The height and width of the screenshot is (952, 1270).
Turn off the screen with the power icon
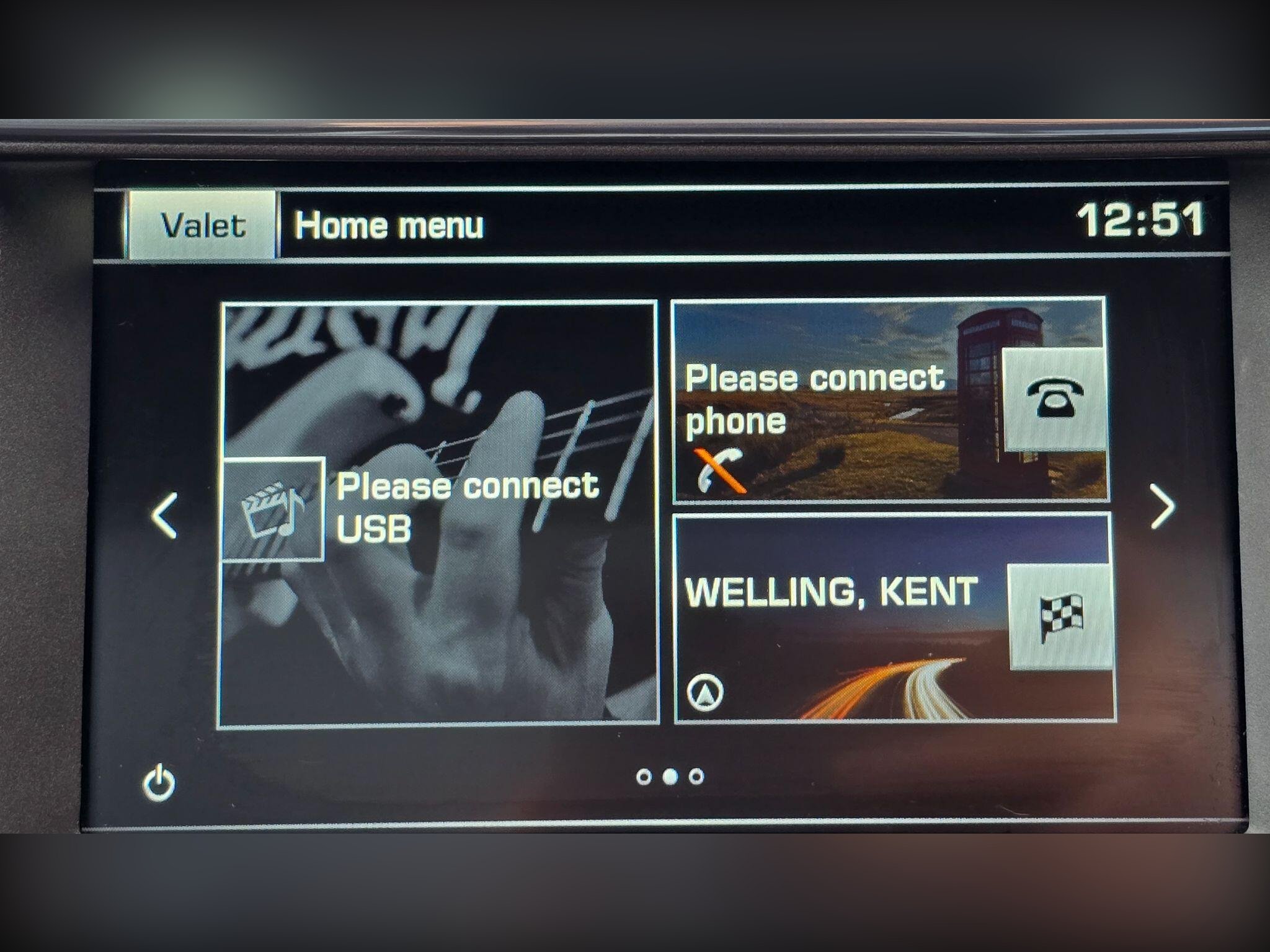pyautogui.click(x=159, y=783)
